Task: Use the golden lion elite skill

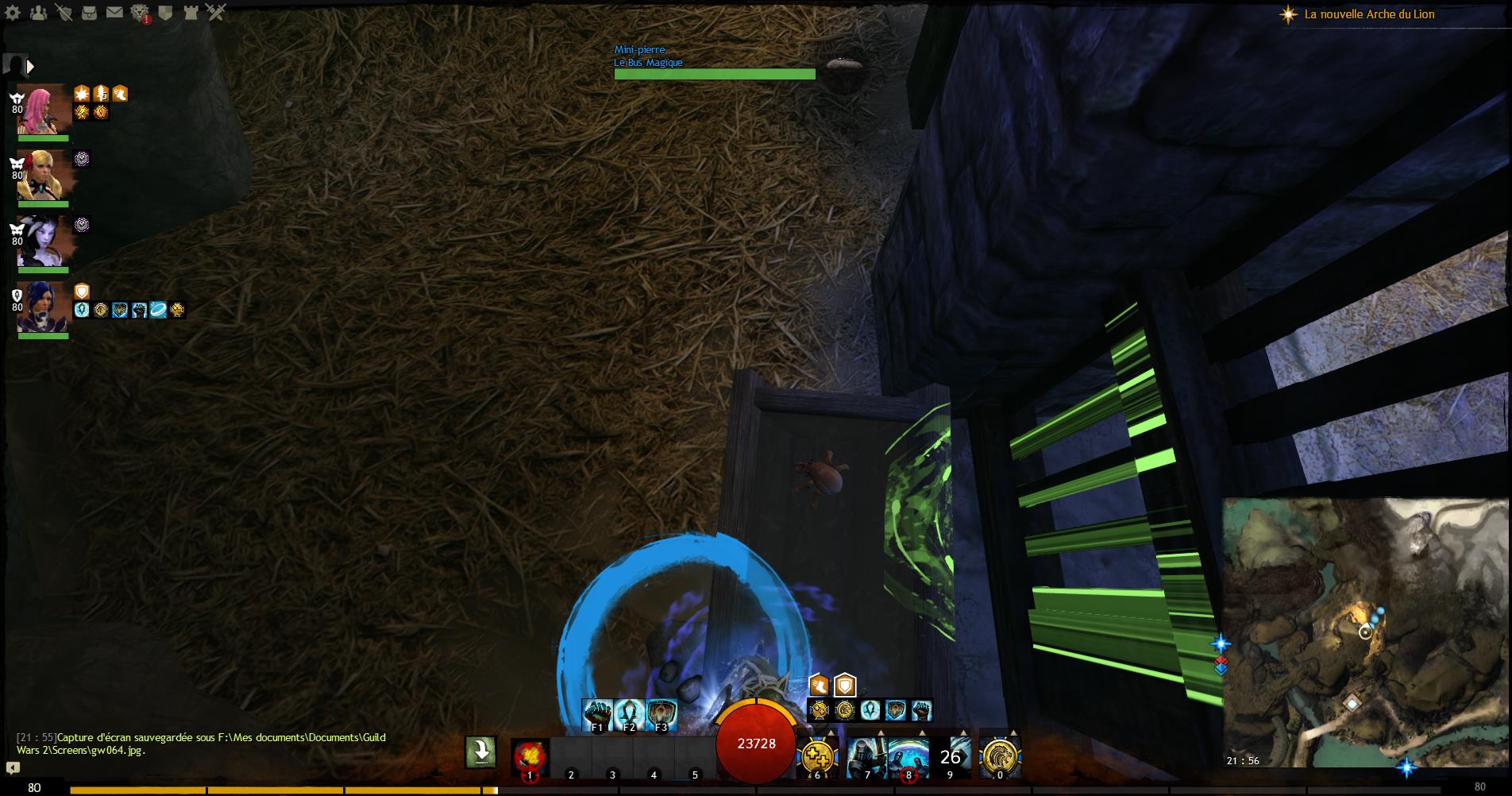Action: pos(1000,755)
